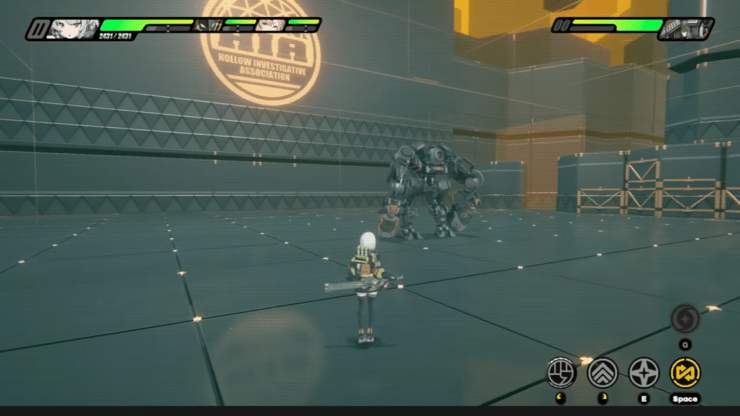The image size is (740, 416).
Task: Tap the yellow character switch icon
Action: coord(685,373)
